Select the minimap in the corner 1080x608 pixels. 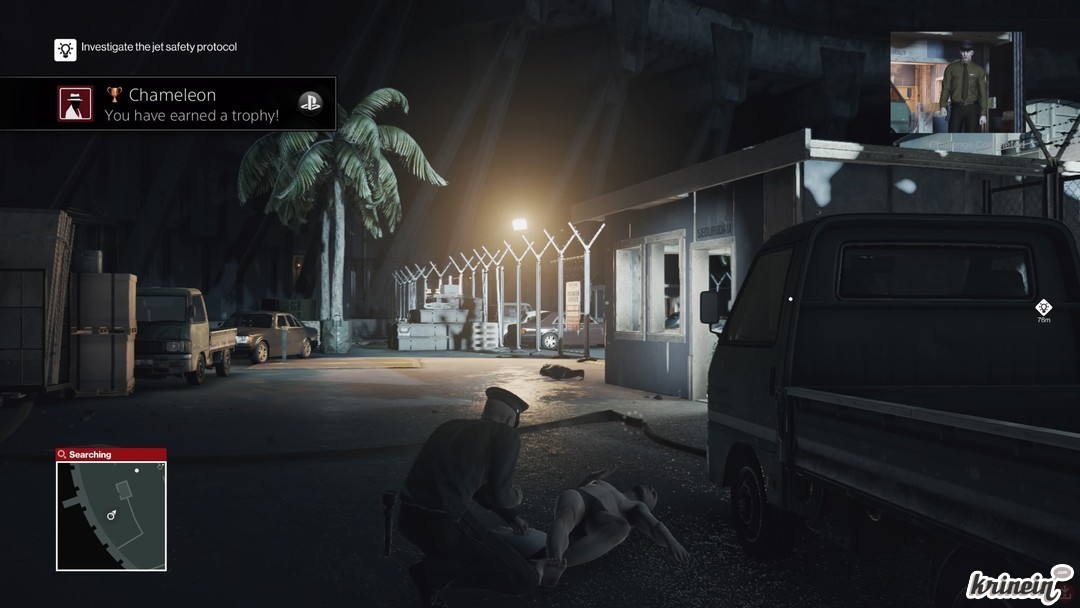pyautogui.click(x=111, y=515)
